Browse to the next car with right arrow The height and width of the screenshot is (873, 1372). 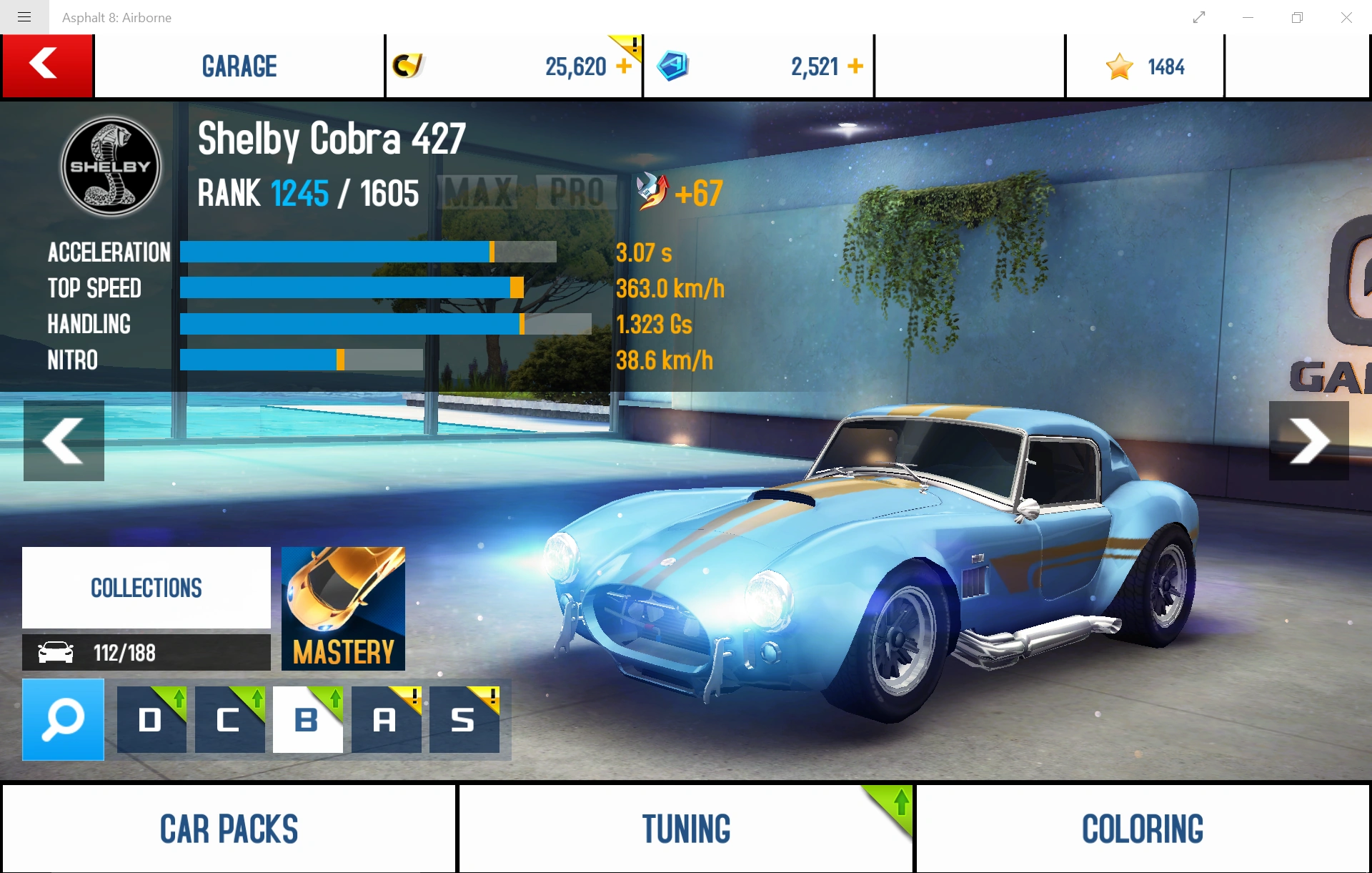tap(1310, 441)
